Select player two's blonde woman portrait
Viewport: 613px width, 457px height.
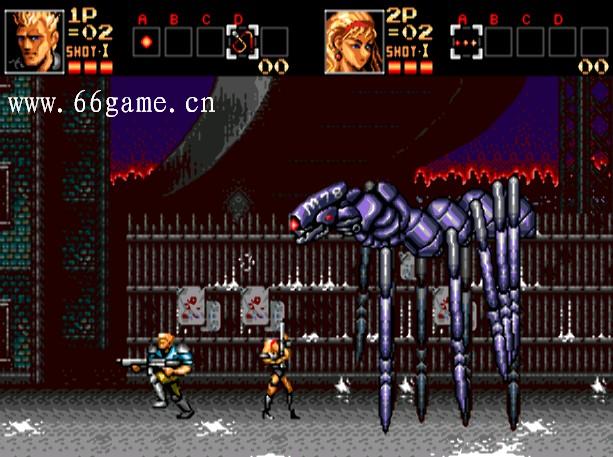[354, 41]
